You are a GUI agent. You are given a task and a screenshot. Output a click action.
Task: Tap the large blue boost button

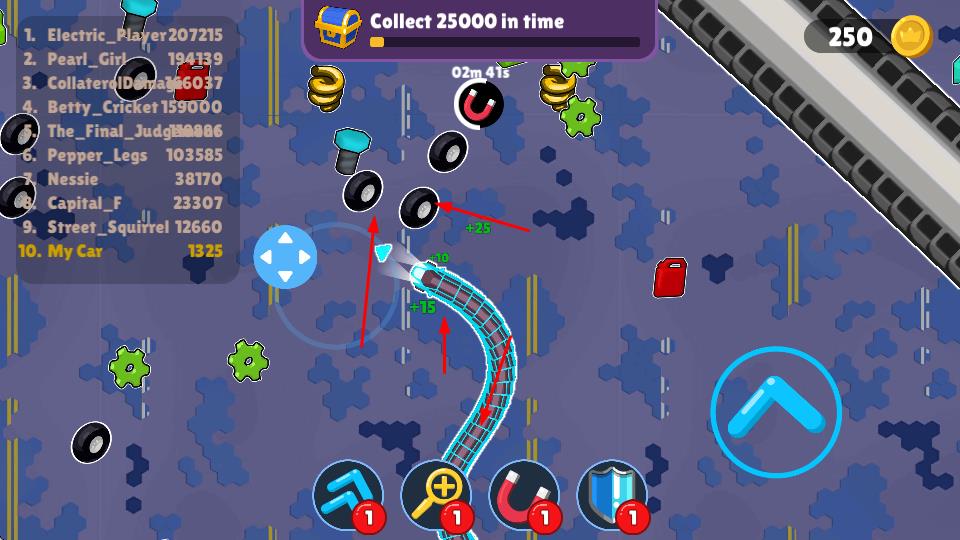pos(776,412)
